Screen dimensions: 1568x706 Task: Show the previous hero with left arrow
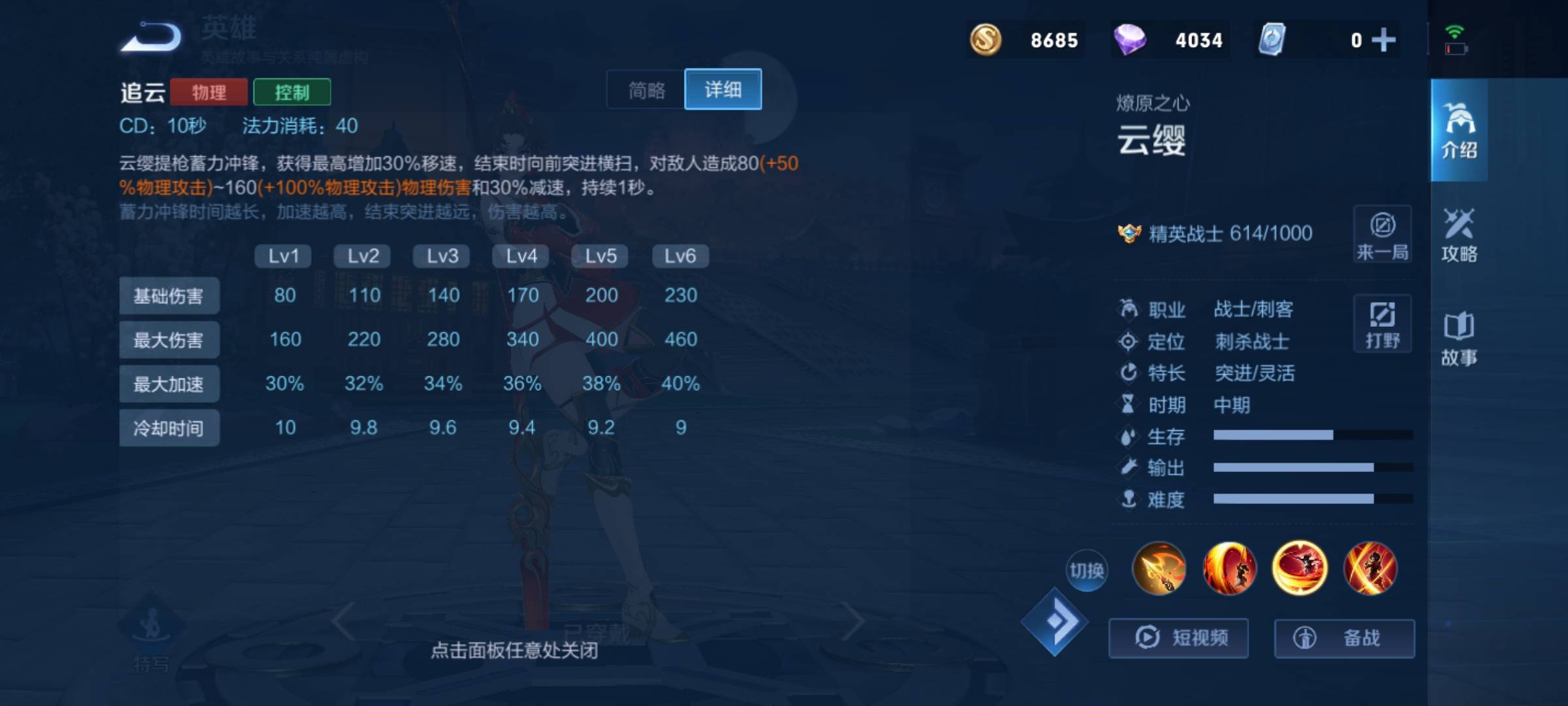click(x=343, y=621)
